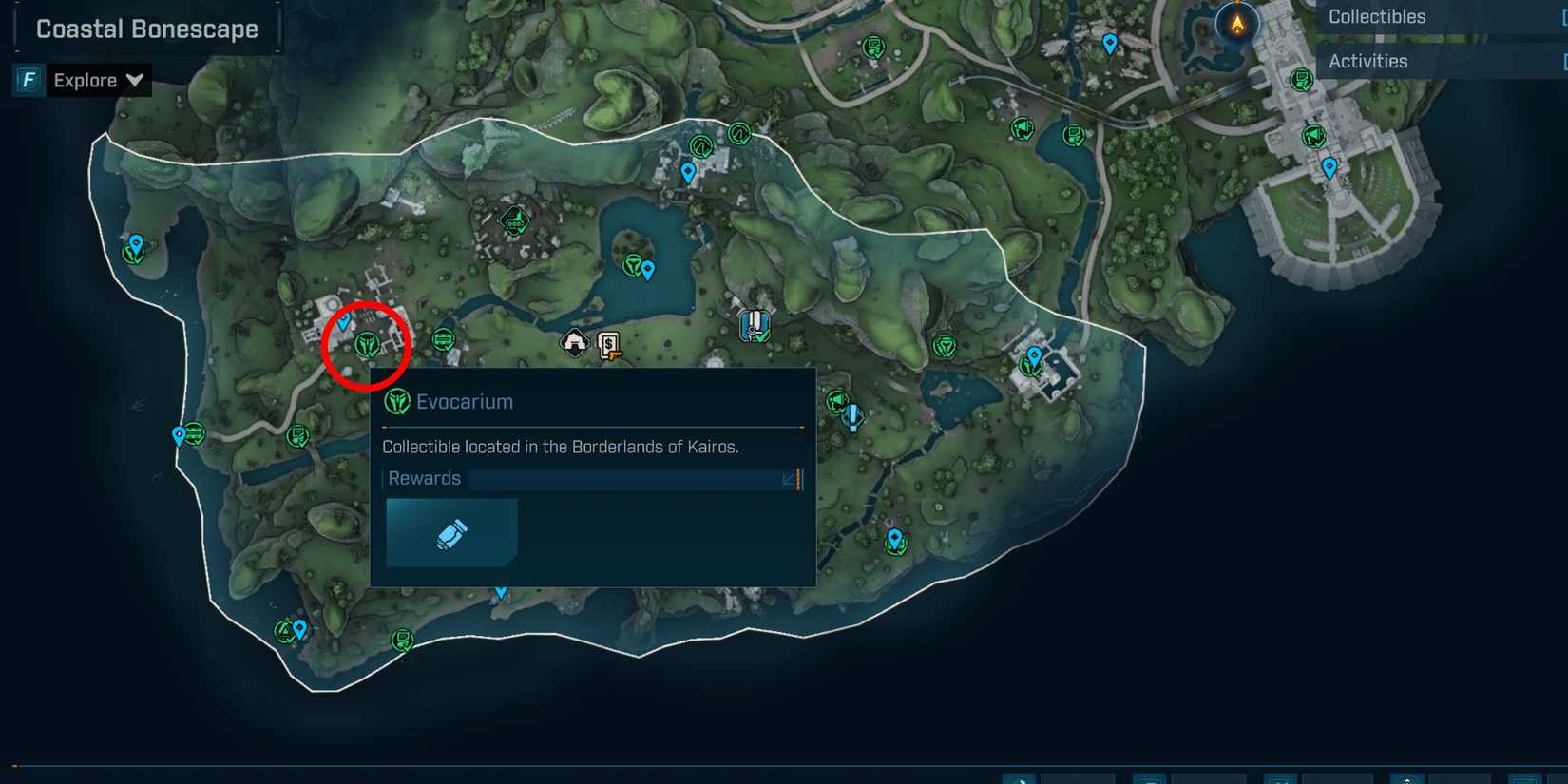Open the Explore dropdown
This screenshot has width=1568, height=784.
[x=133, y=80]
